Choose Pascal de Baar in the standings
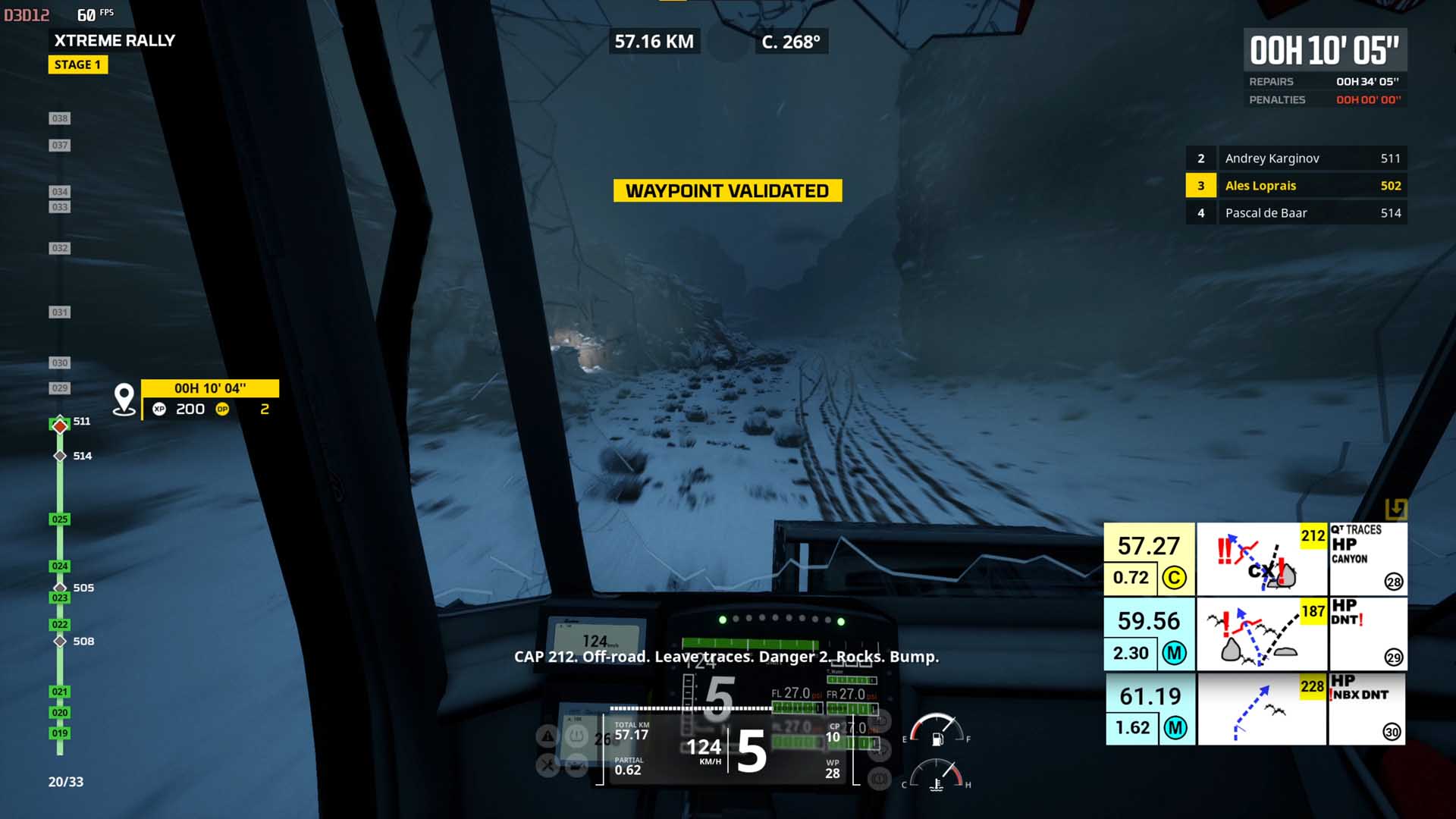The image size is (1456, 819). click(x=1296, y=213)
